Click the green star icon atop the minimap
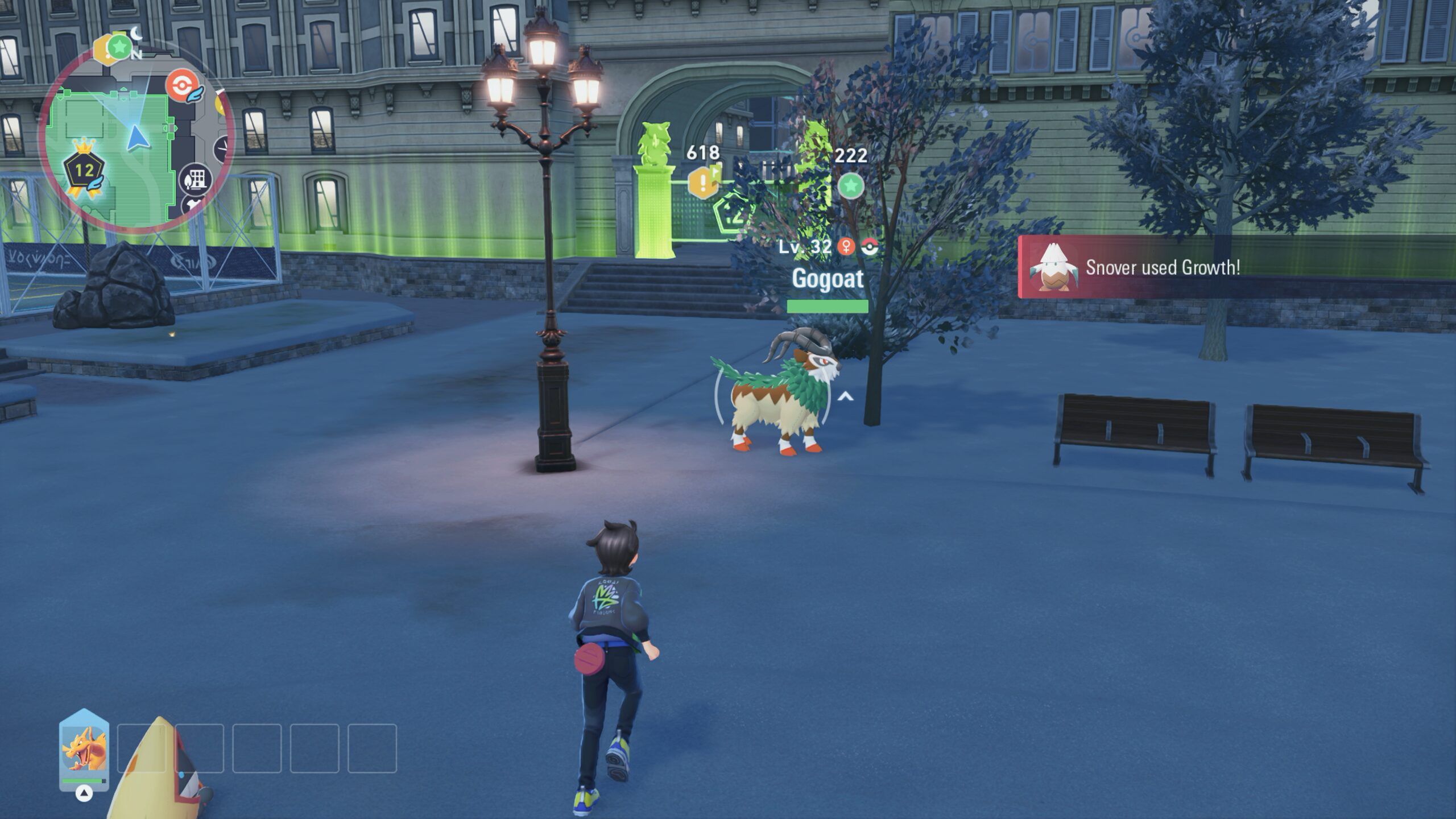Viewport: 1456px width, 819px height. pyautogui.click(x=119, y=46)
